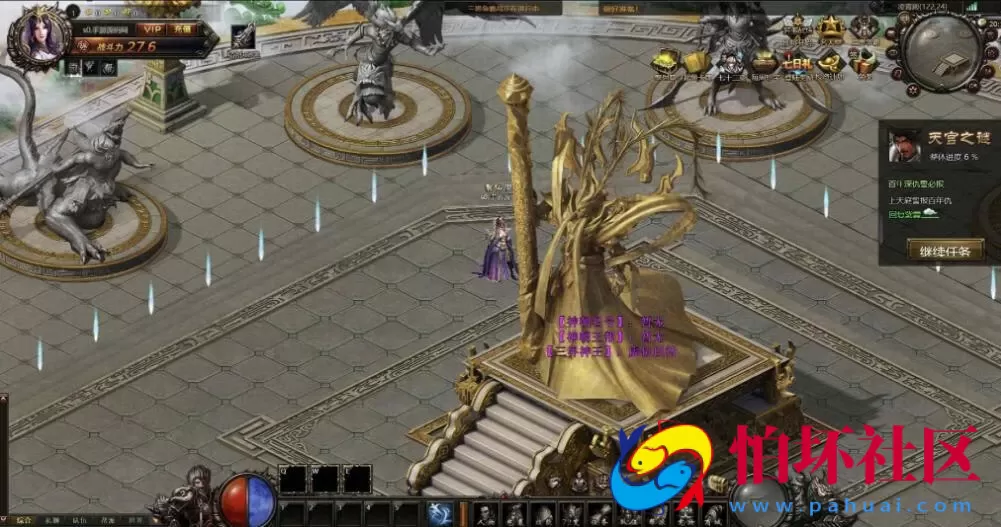
Task: Click the green gift box icon
Action: pyautogui.click(x=864, y=62)
